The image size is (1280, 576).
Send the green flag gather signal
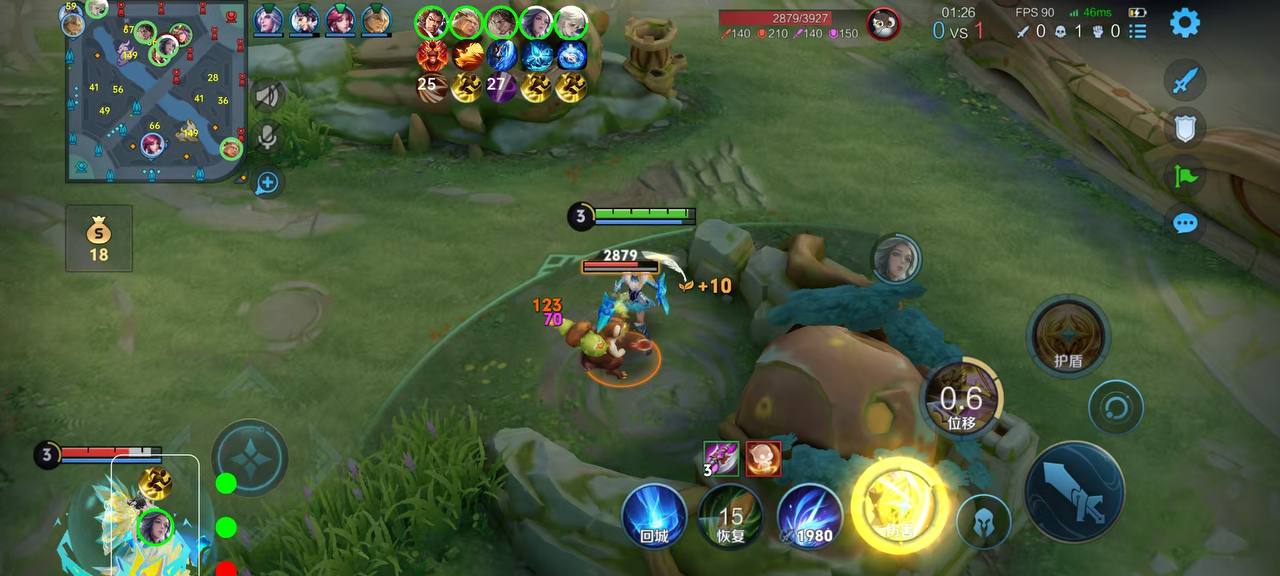tap(1187, 175)
